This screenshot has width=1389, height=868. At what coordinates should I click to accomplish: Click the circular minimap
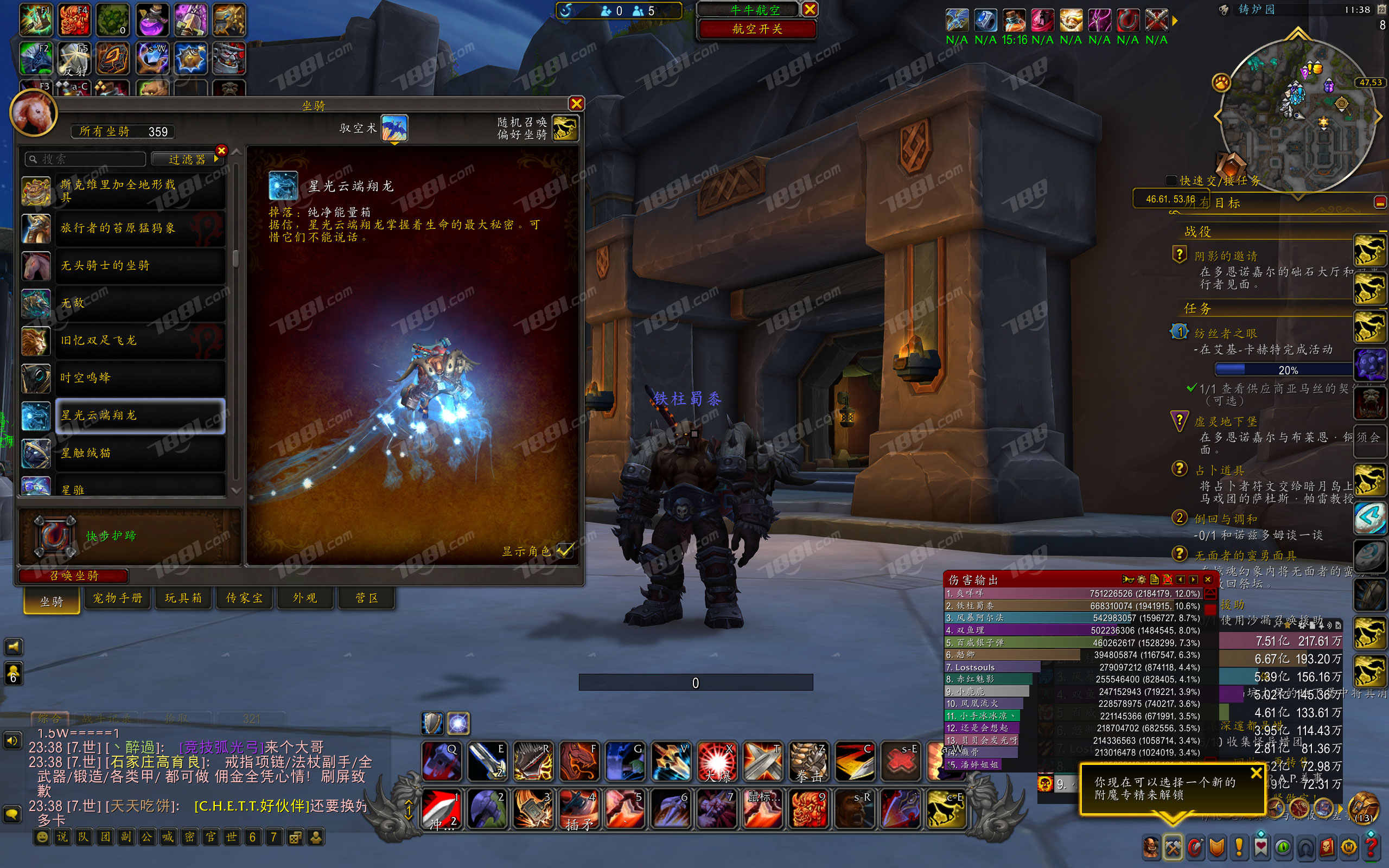[x=1297, y=115]
